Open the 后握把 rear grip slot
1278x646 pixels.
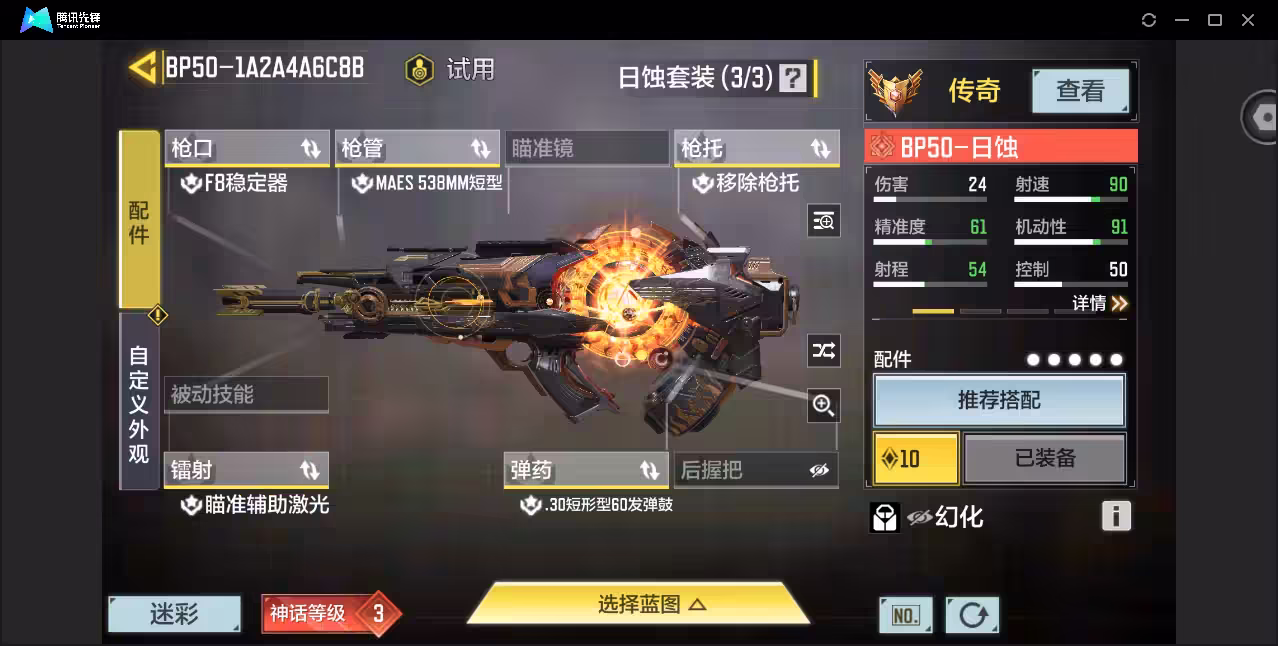click(756, 470)
